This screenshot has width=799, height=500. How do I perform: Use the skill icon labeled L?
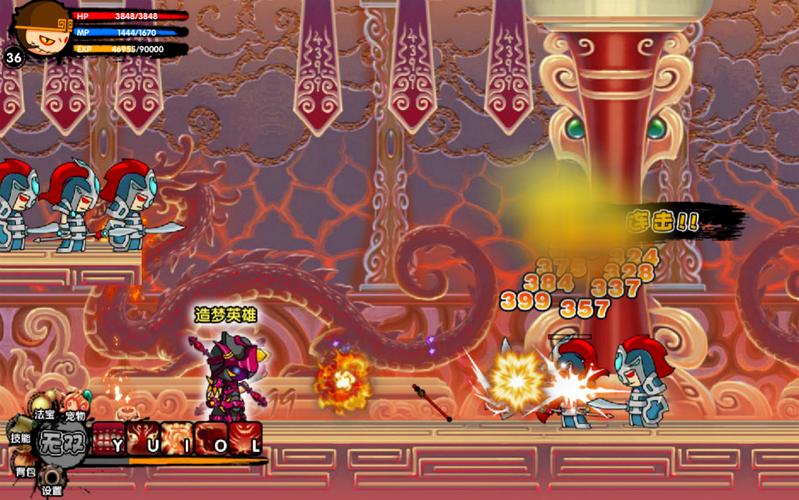[246, 438]
